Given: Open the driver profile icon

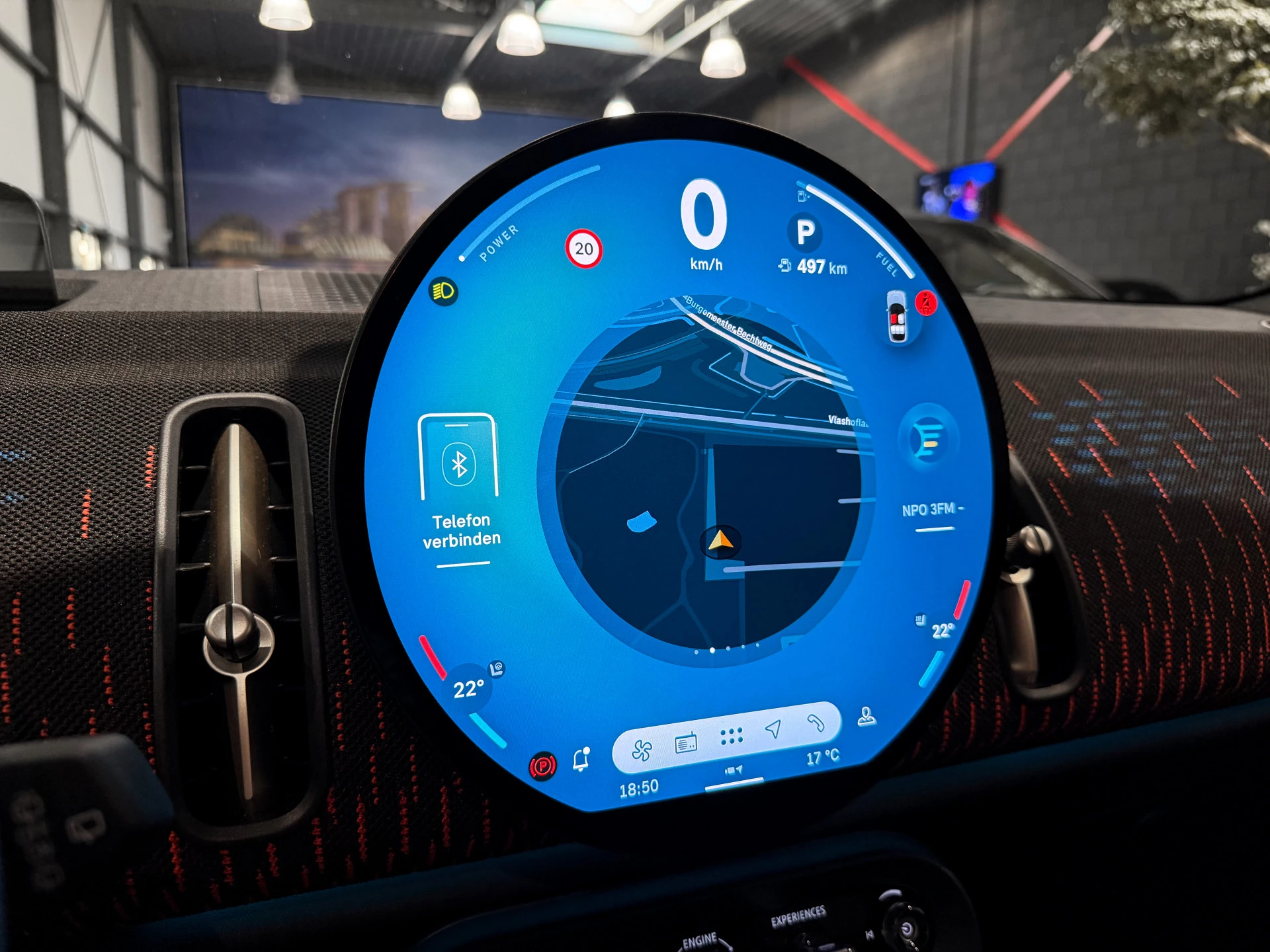Looking at the screenshot, I should pyautogui.click(x=867, y=717).
